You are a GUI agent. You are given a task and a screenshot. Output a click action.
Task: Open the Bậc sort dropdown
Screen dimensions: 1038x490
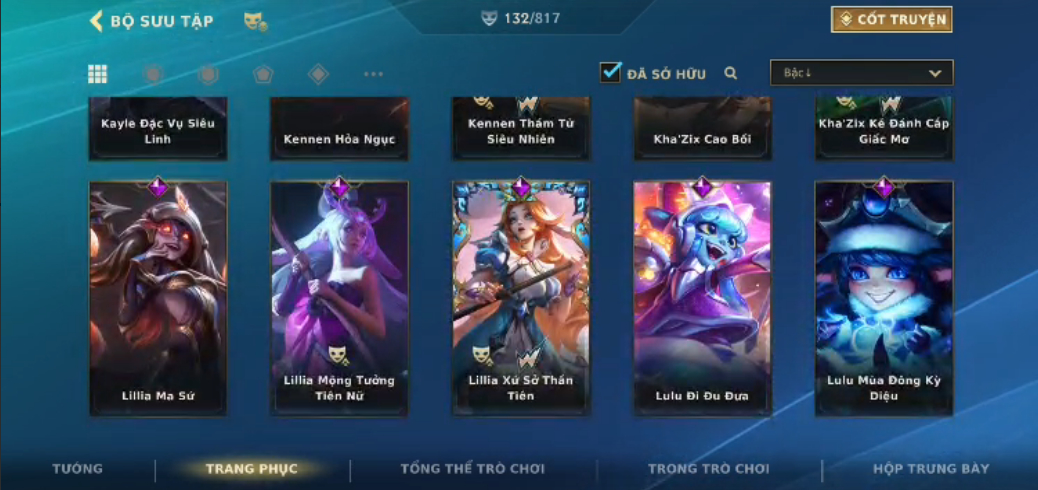(861, 73)
